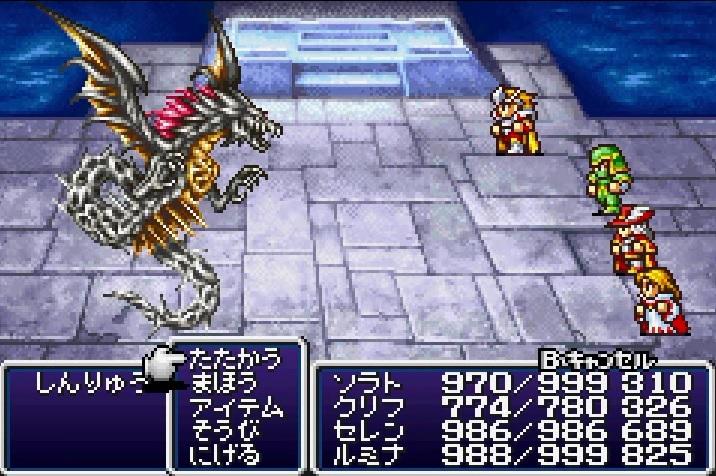Select party member ソラト in status list

(364, 383)
